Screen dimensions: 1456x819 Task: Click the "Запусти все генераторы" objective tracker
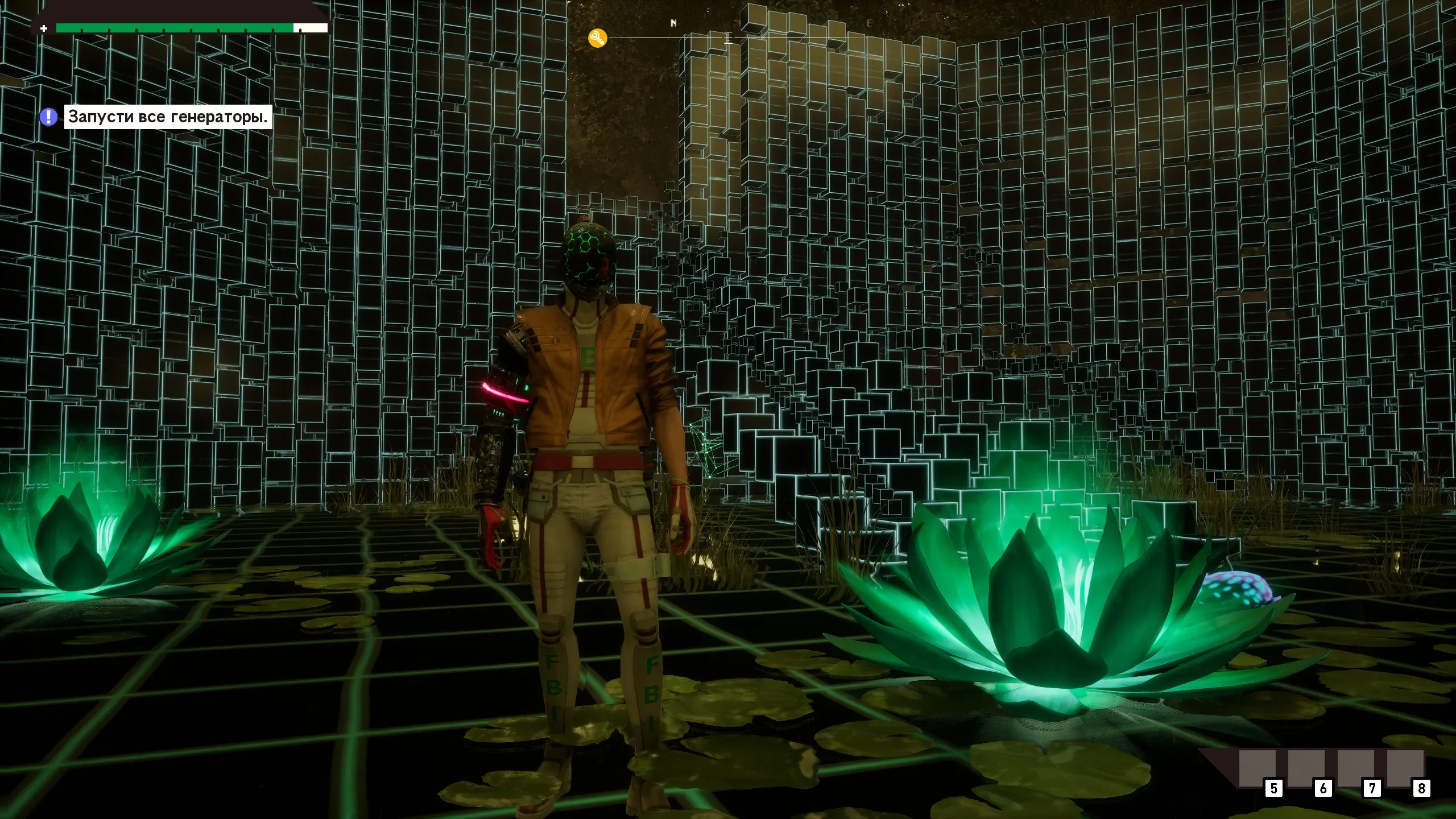tap(168, 117)
